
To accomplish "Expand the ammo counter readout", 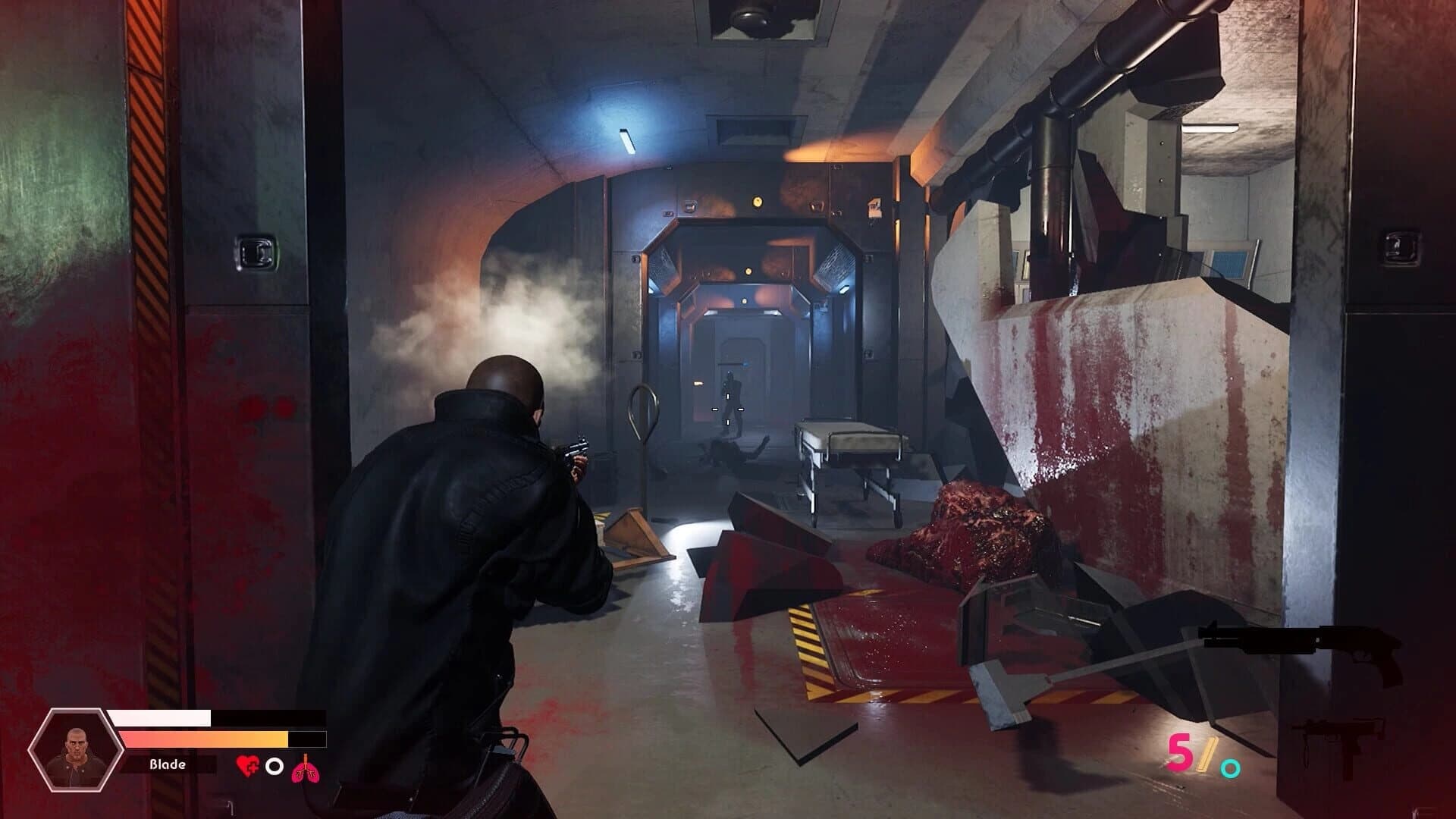I will (1206, 758).
